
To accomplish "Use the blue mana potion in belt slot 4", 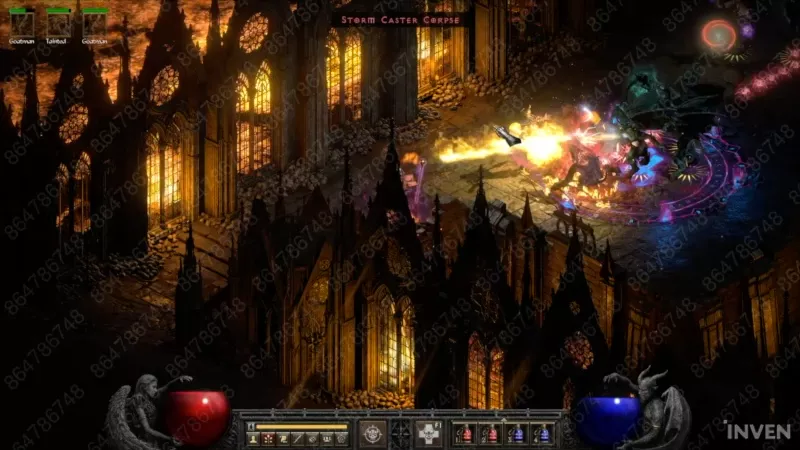I will (542, 434).
